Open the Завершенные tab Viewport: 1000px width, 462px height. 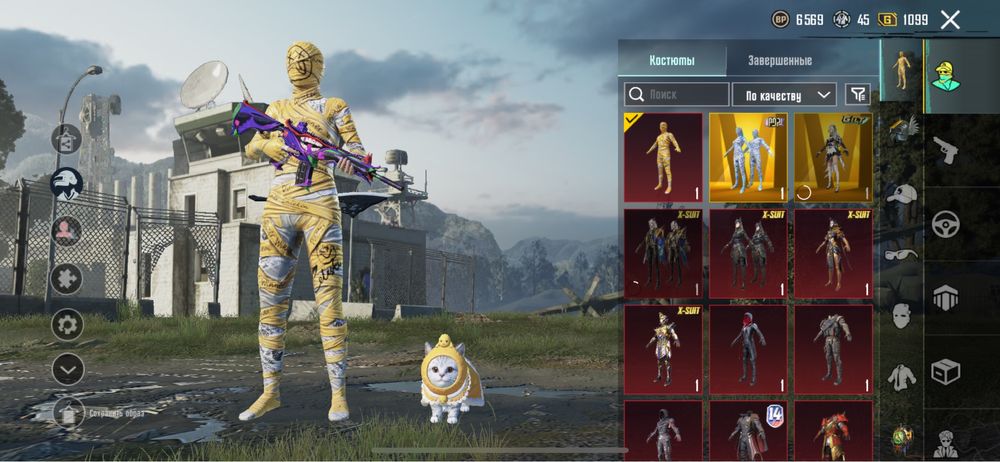point(780,60)
